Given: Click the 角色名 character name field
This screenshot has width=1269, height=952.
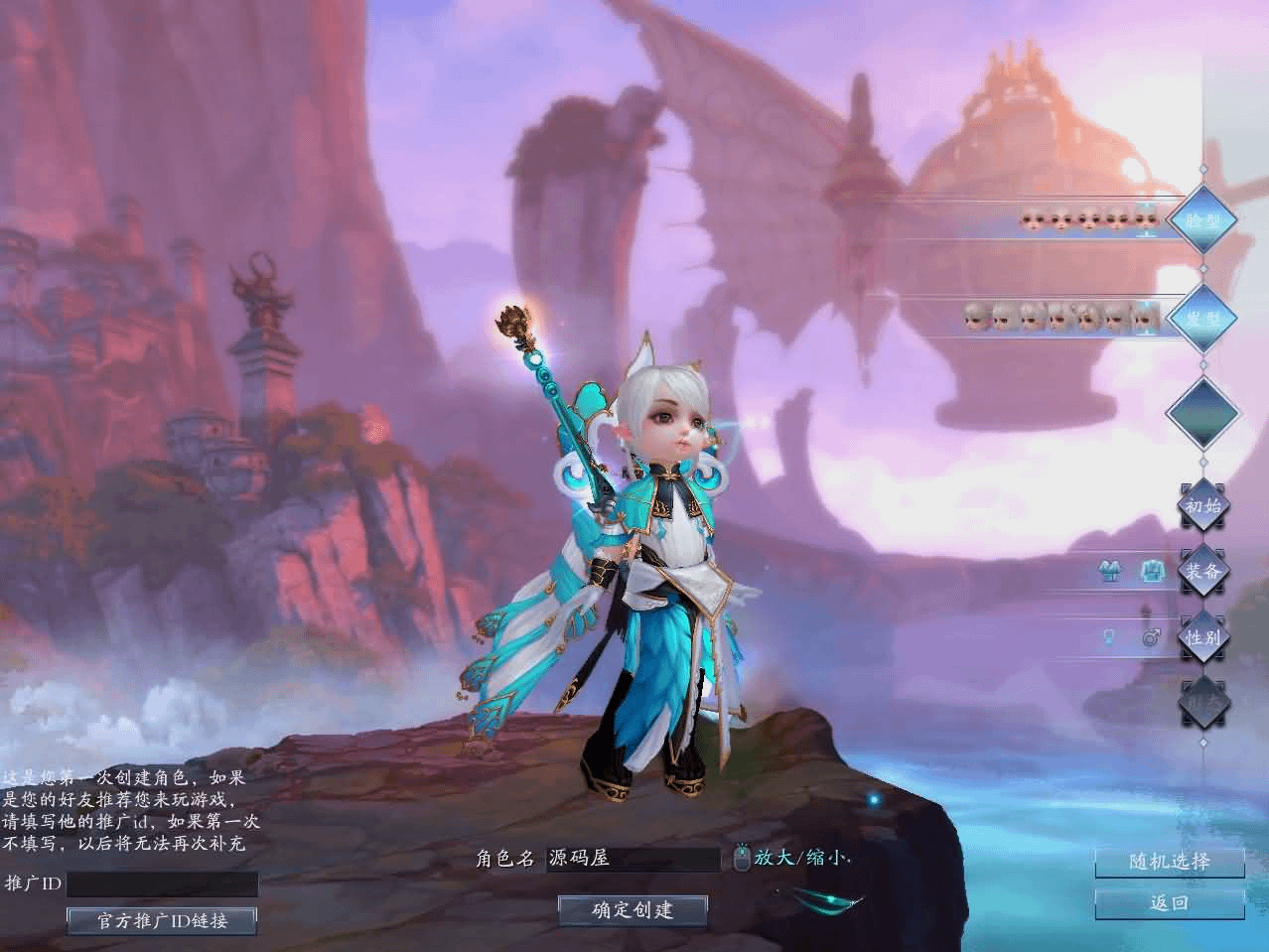Looking at the screenshot, I should (634, 859).
